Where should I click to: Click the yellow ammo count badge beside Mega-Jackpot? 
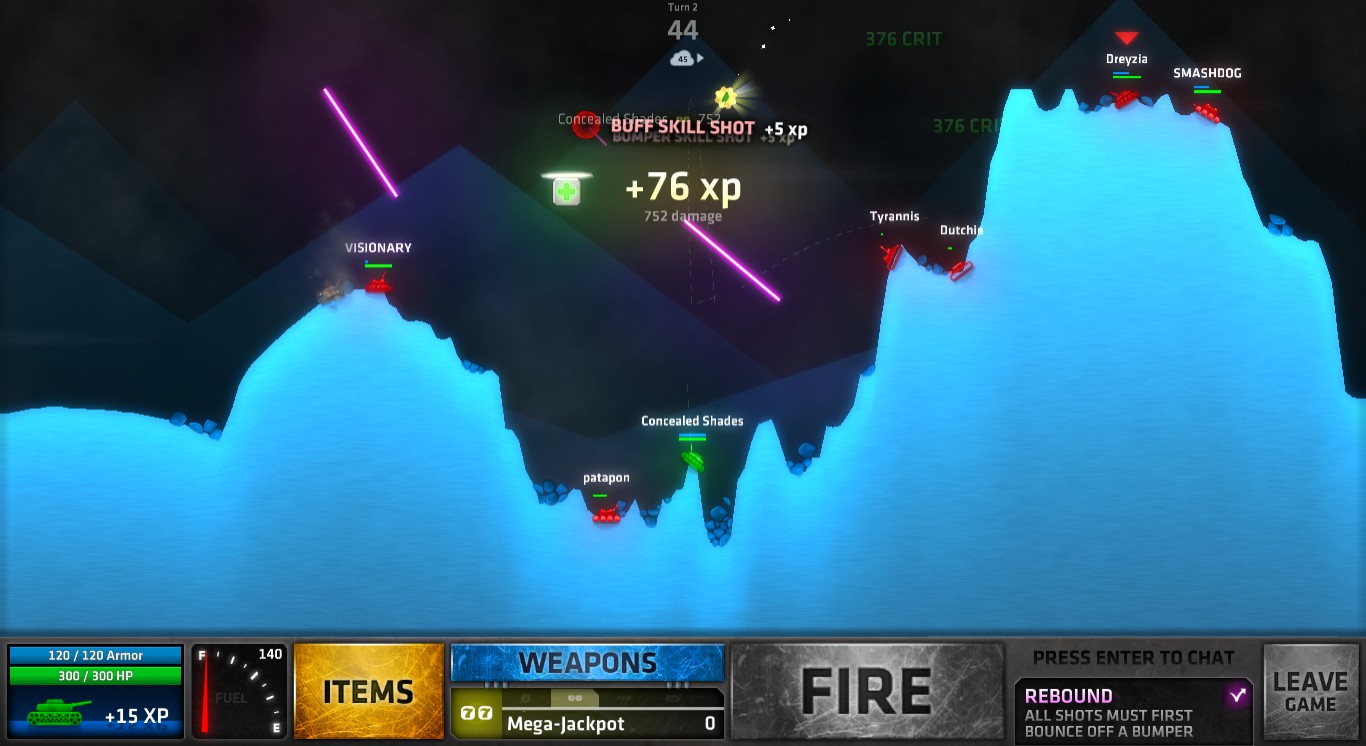click(x=475, y=714)
